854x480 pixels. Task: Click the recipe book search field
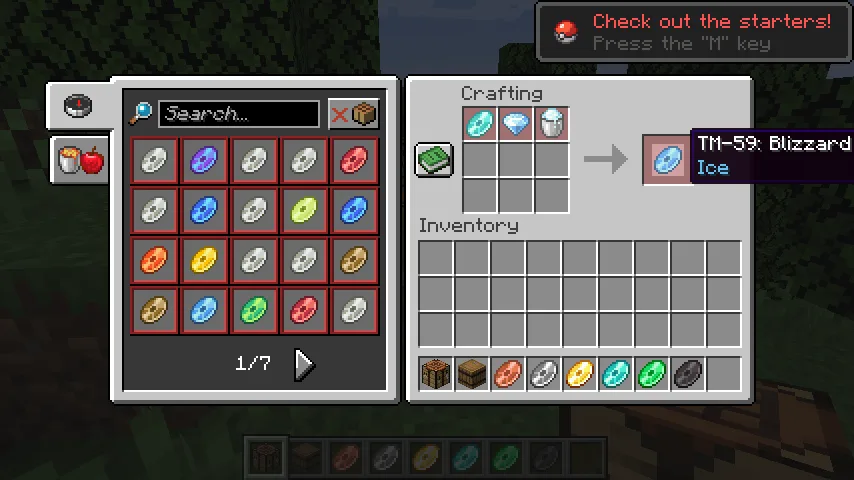pyautogui.click(x=238, y=114)
